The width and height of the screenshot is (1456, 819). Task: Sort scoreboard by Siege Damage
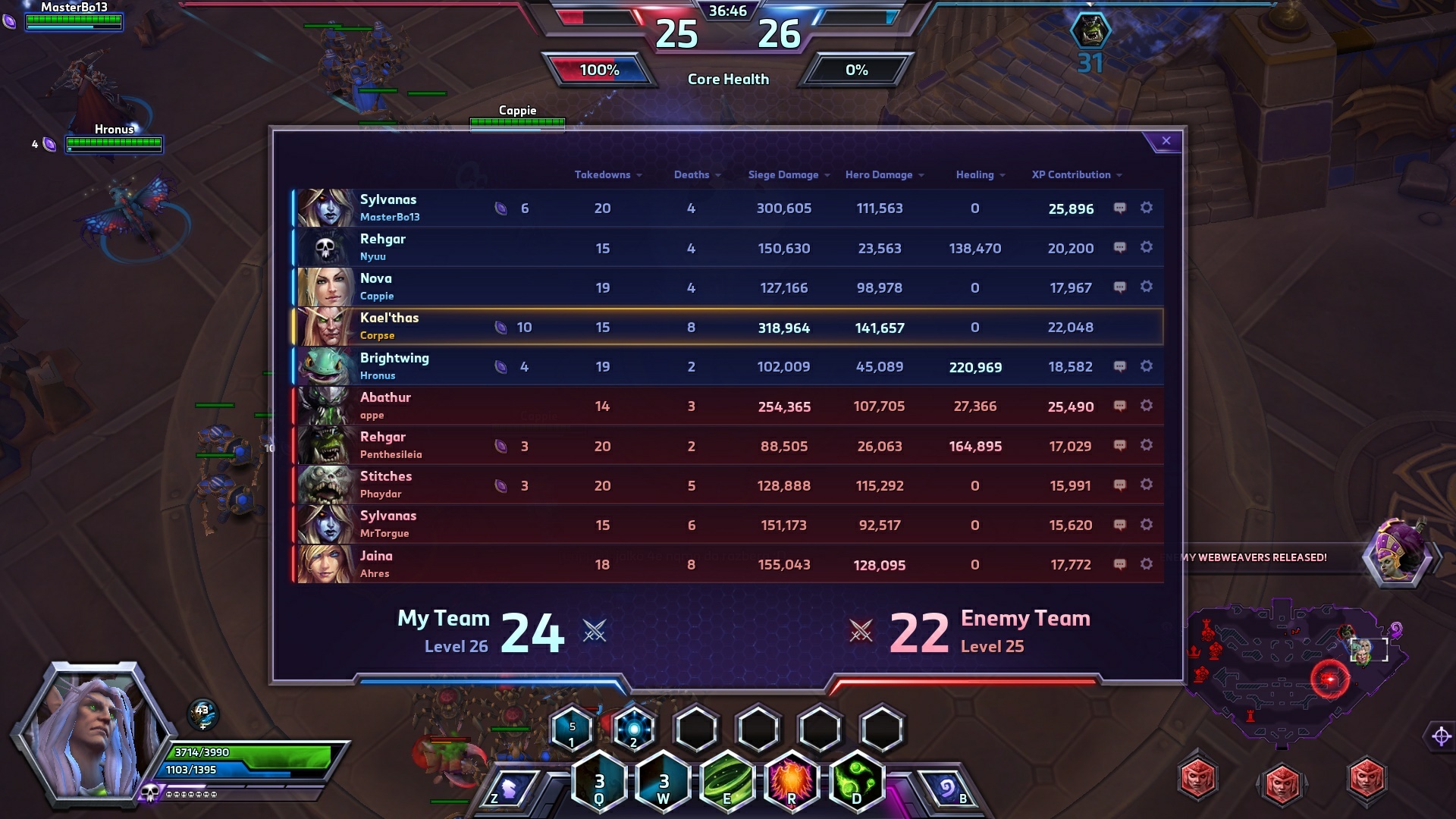(x=788, y=175)
